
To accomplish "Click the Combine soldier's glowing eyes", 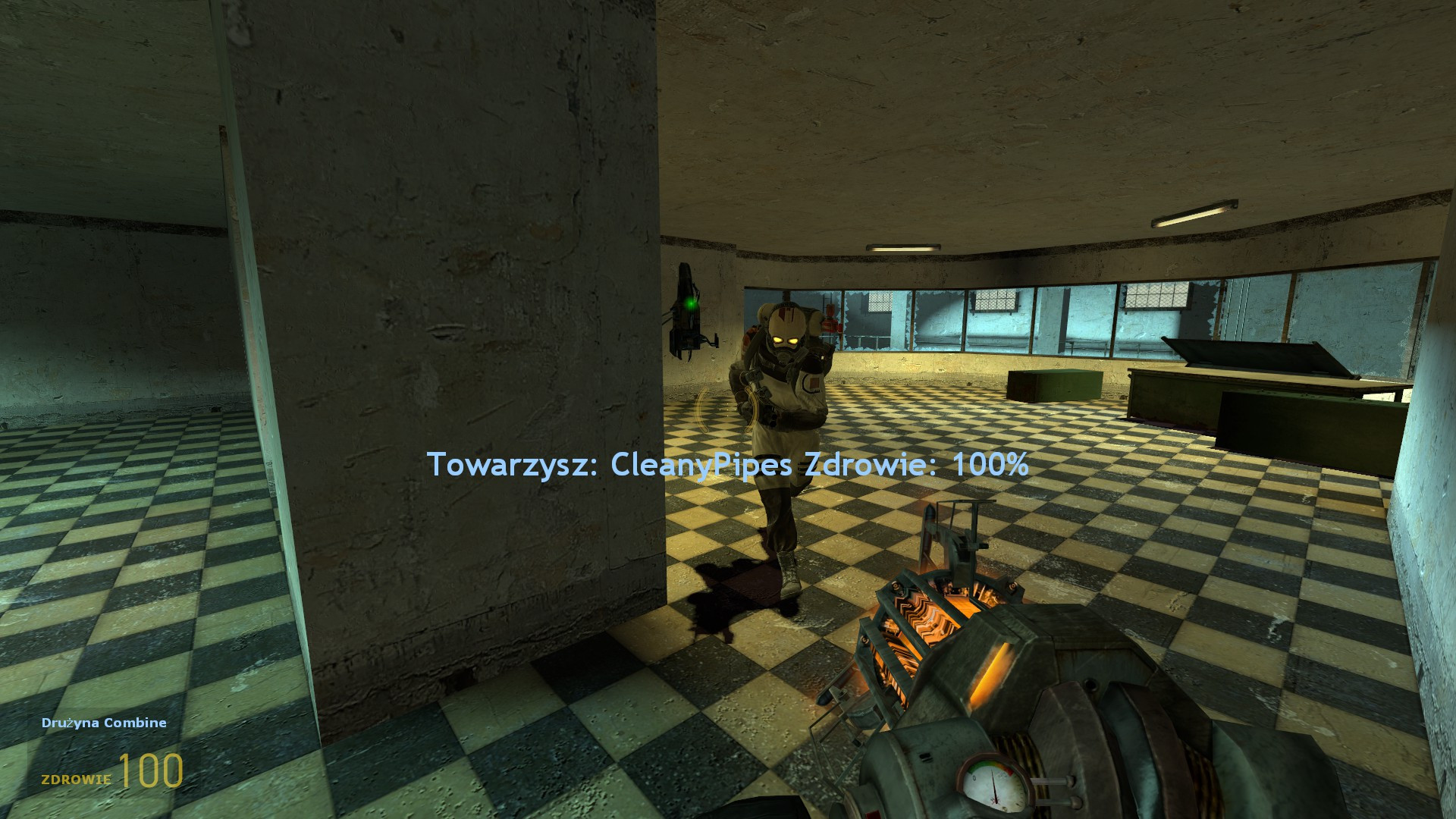I will 786,340.
